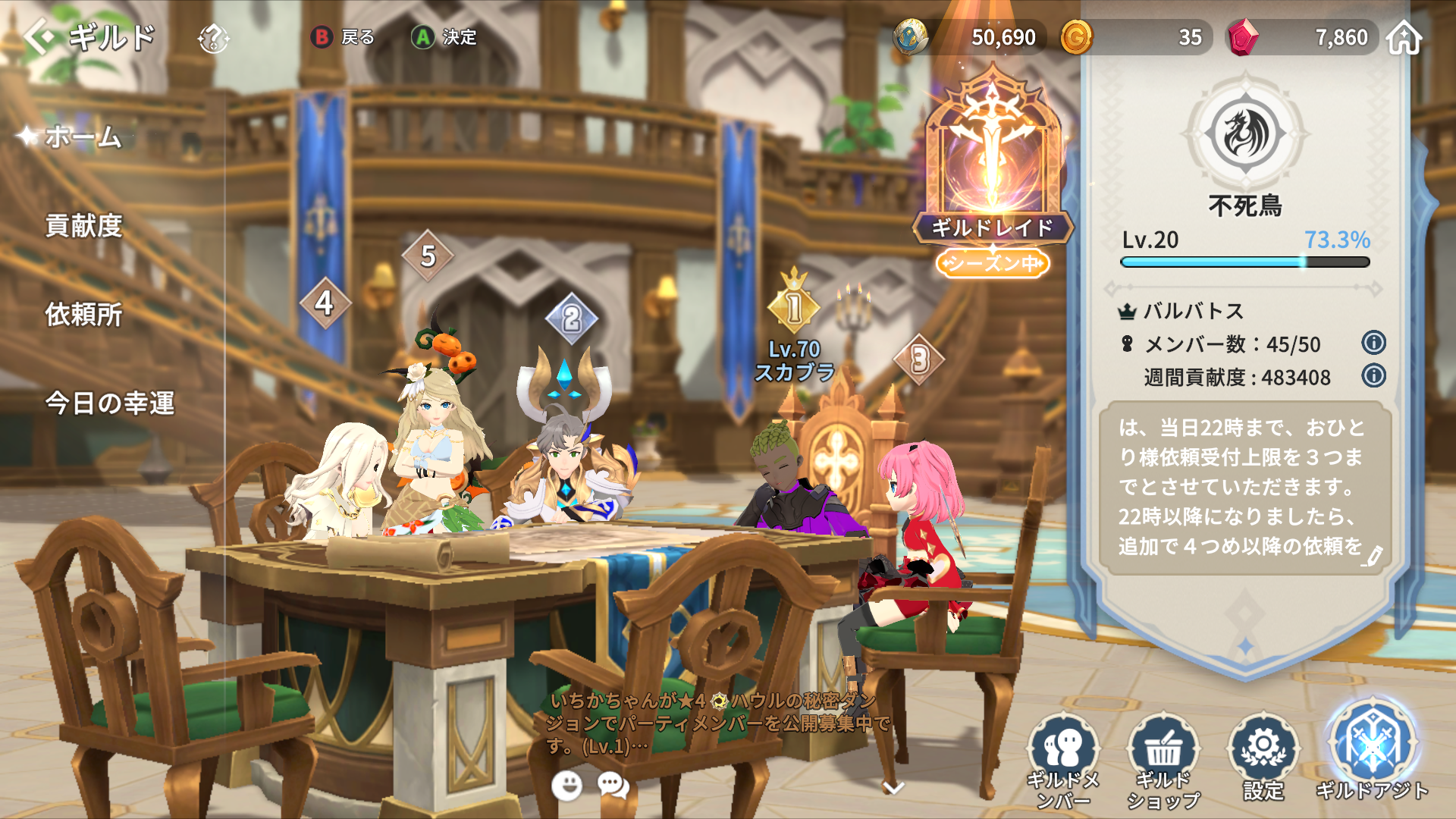Screen dimensions: 1456x819
Task: Check 今日の幸運 daily fortune
Action: (x=110, y=403)
